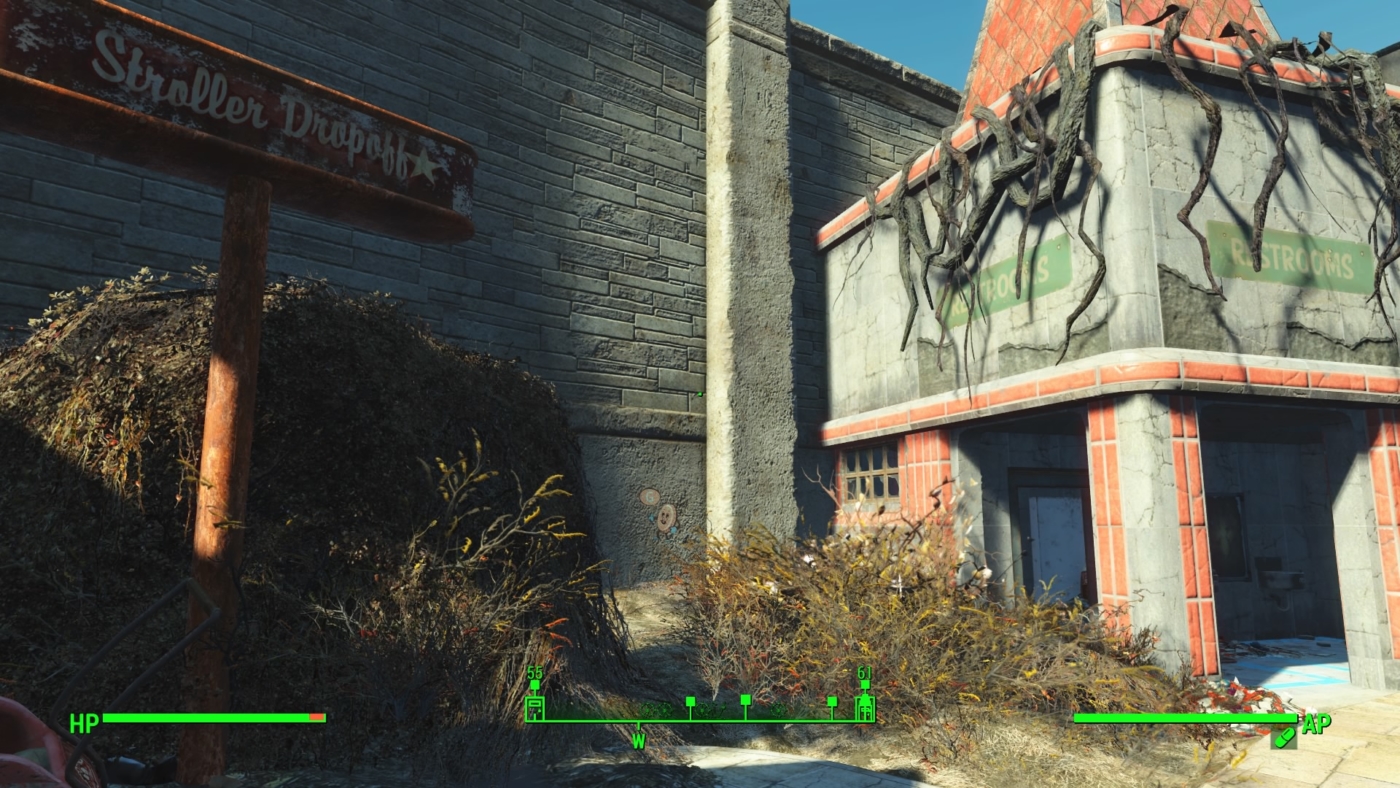This screenshot has height=788, width=1400.
Task: Toggle the distance number above the left compass marker
Action: 534,672
